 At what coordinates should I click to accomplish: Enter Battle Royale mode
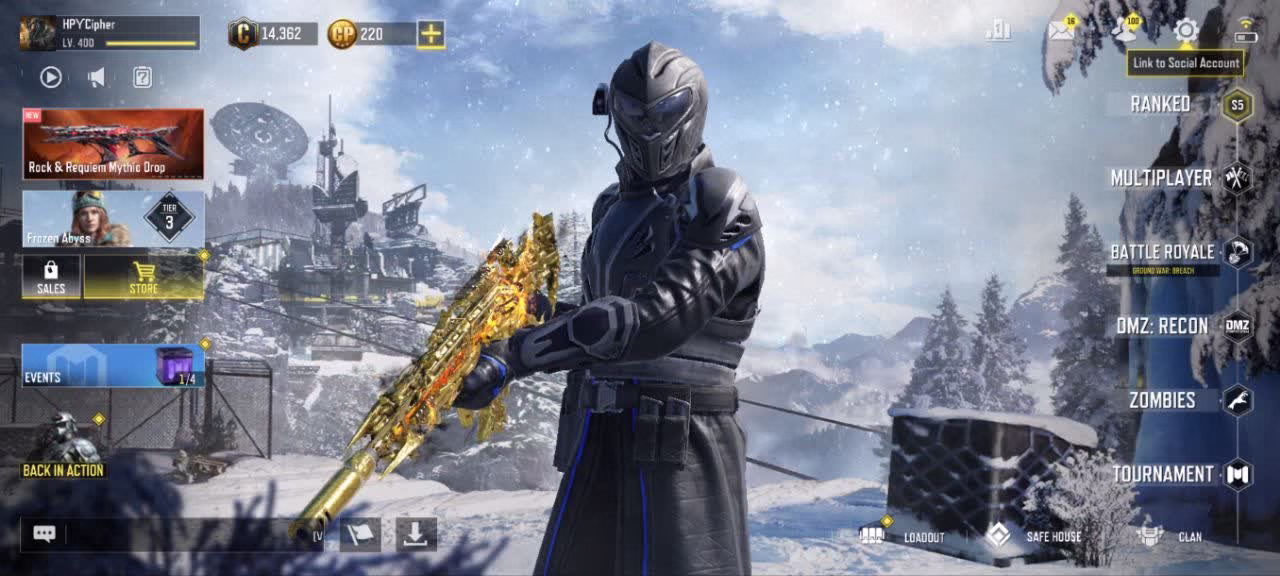pyautogui.click(x=1163, y=252)
